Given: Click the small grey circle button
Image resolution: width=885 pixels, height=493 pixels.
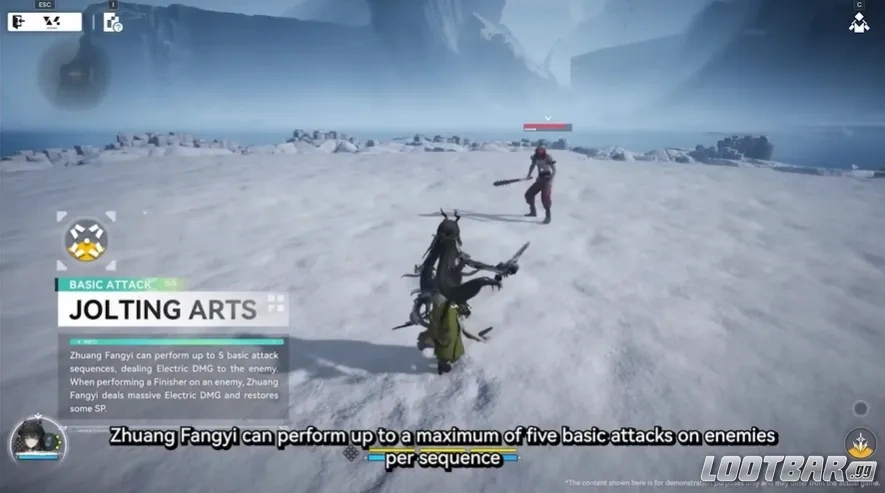Looking at the screenshot, I should point(860,408).
